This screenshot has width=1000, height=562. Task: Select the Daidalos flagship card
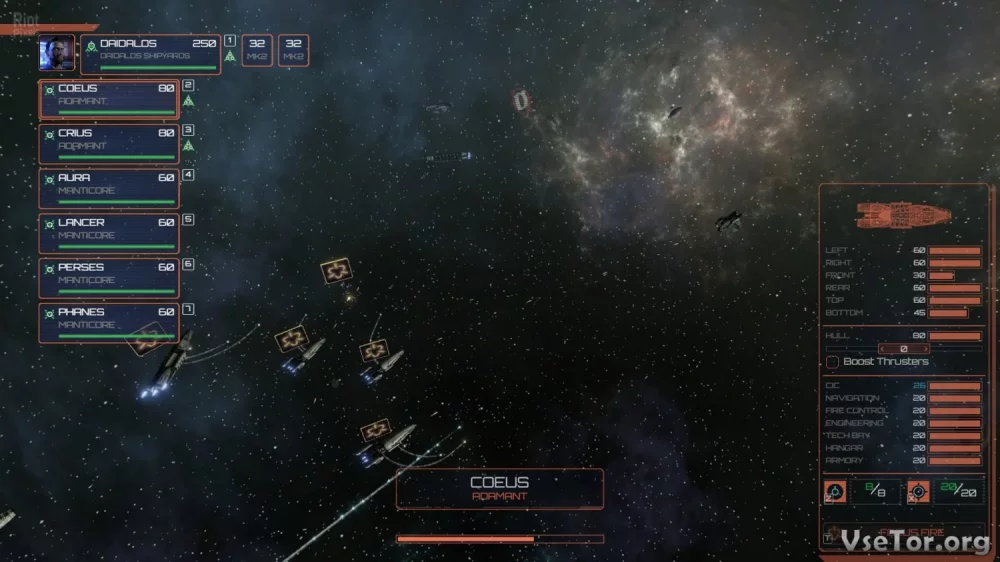coord(150,54)
